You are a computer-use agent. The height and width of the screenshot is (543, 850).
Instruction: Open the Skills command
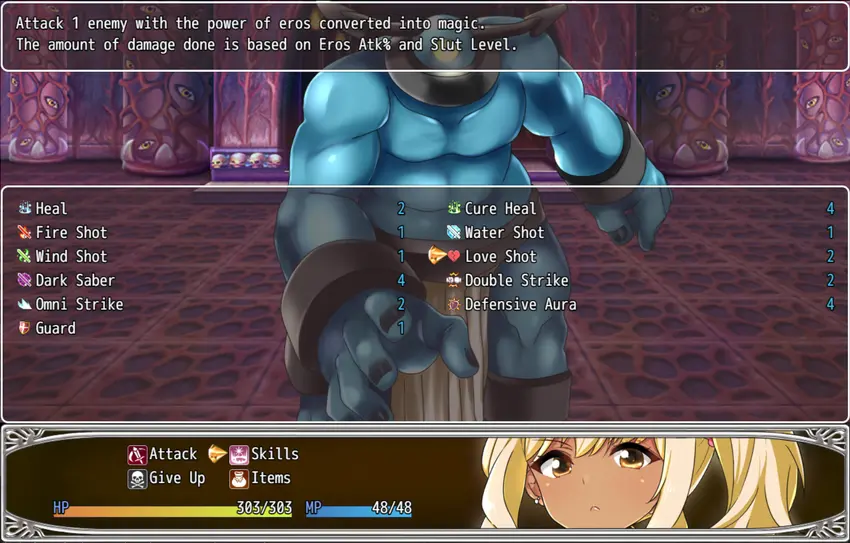coord(274,455)
